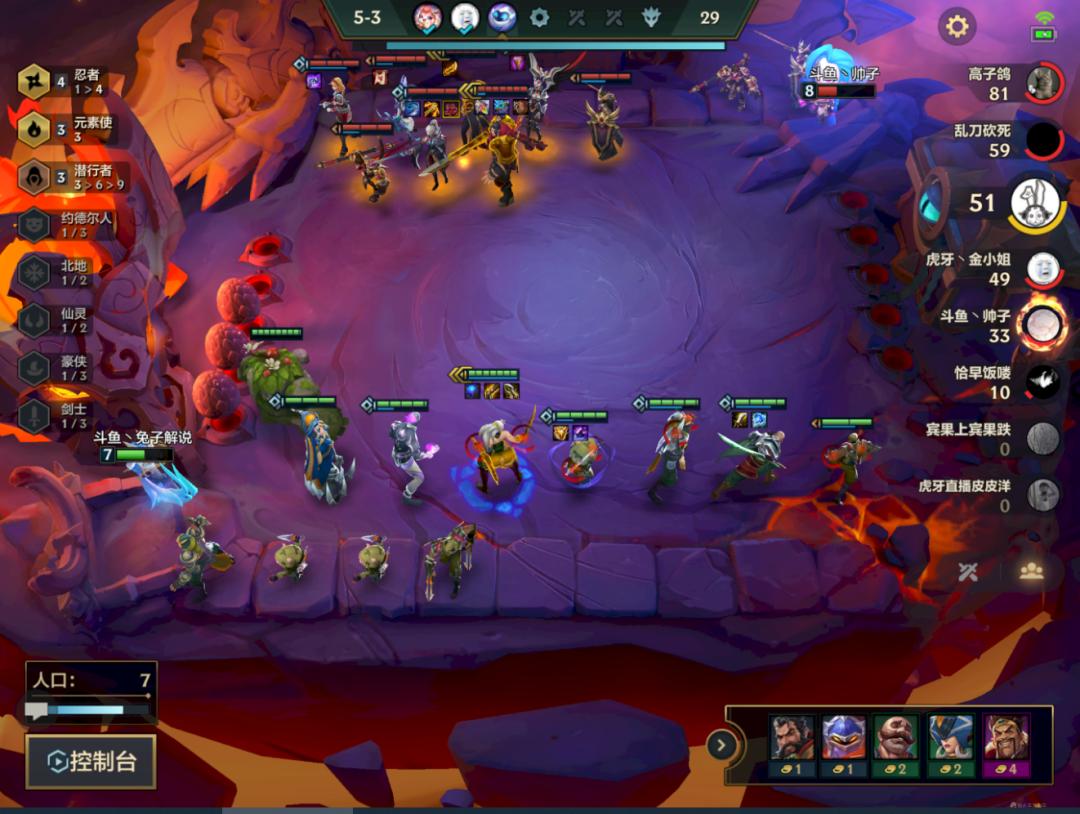Show the 潜行者 trait details
The height and width of the screenshot is (814, 1080).
coord(35,177)
